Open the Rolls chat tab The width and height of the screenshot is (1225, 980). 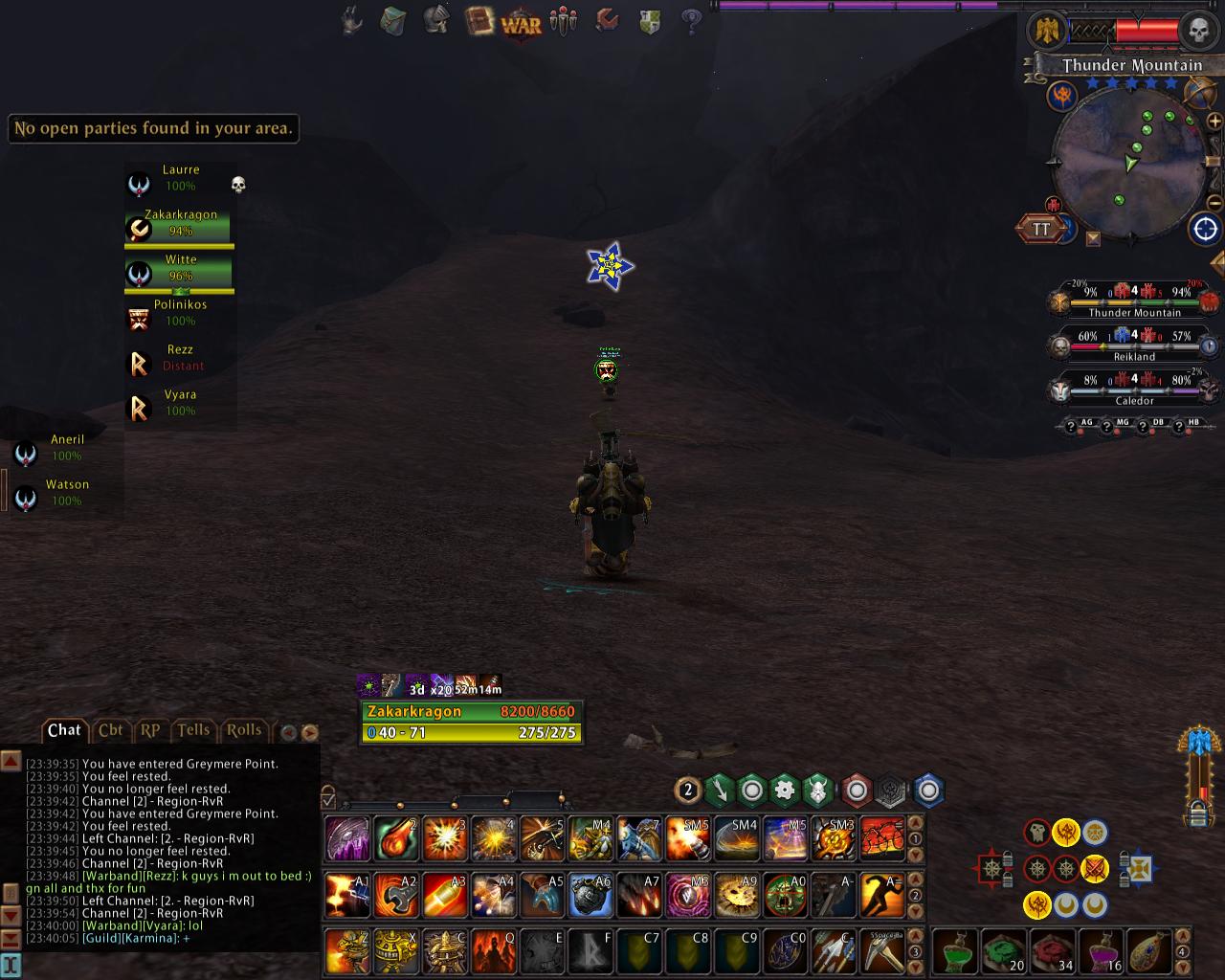pyautogui.click(x=243, y=730)
